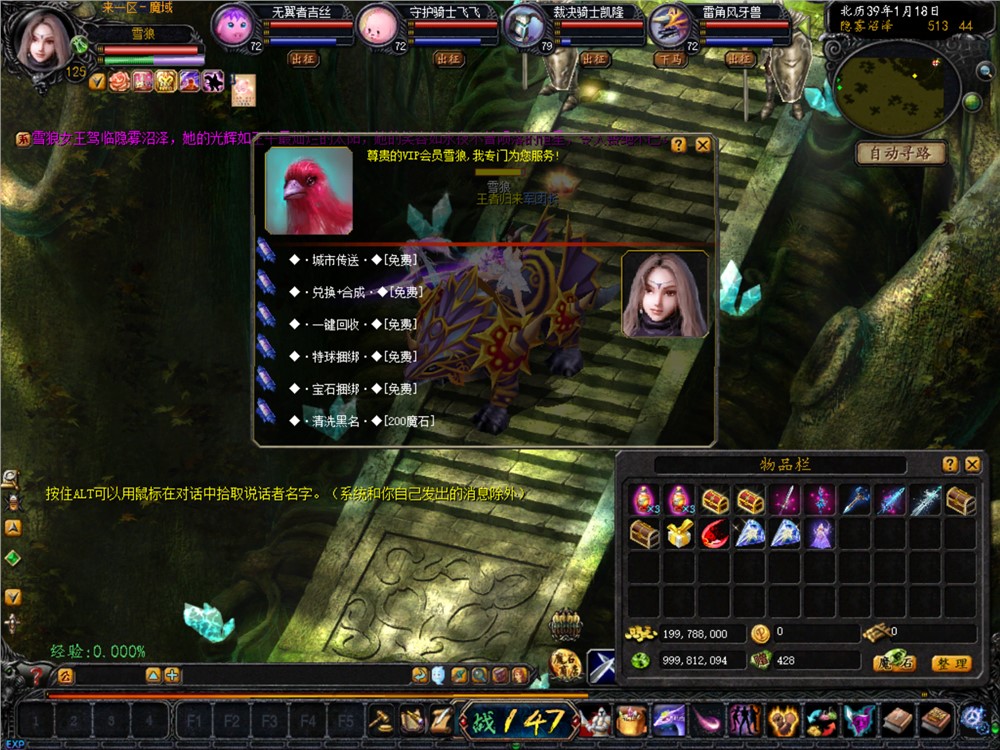Close the 物品栏 inventory window
Image resolution: width=1000 pixels, height=750 pixels.
tap(972, 464)
